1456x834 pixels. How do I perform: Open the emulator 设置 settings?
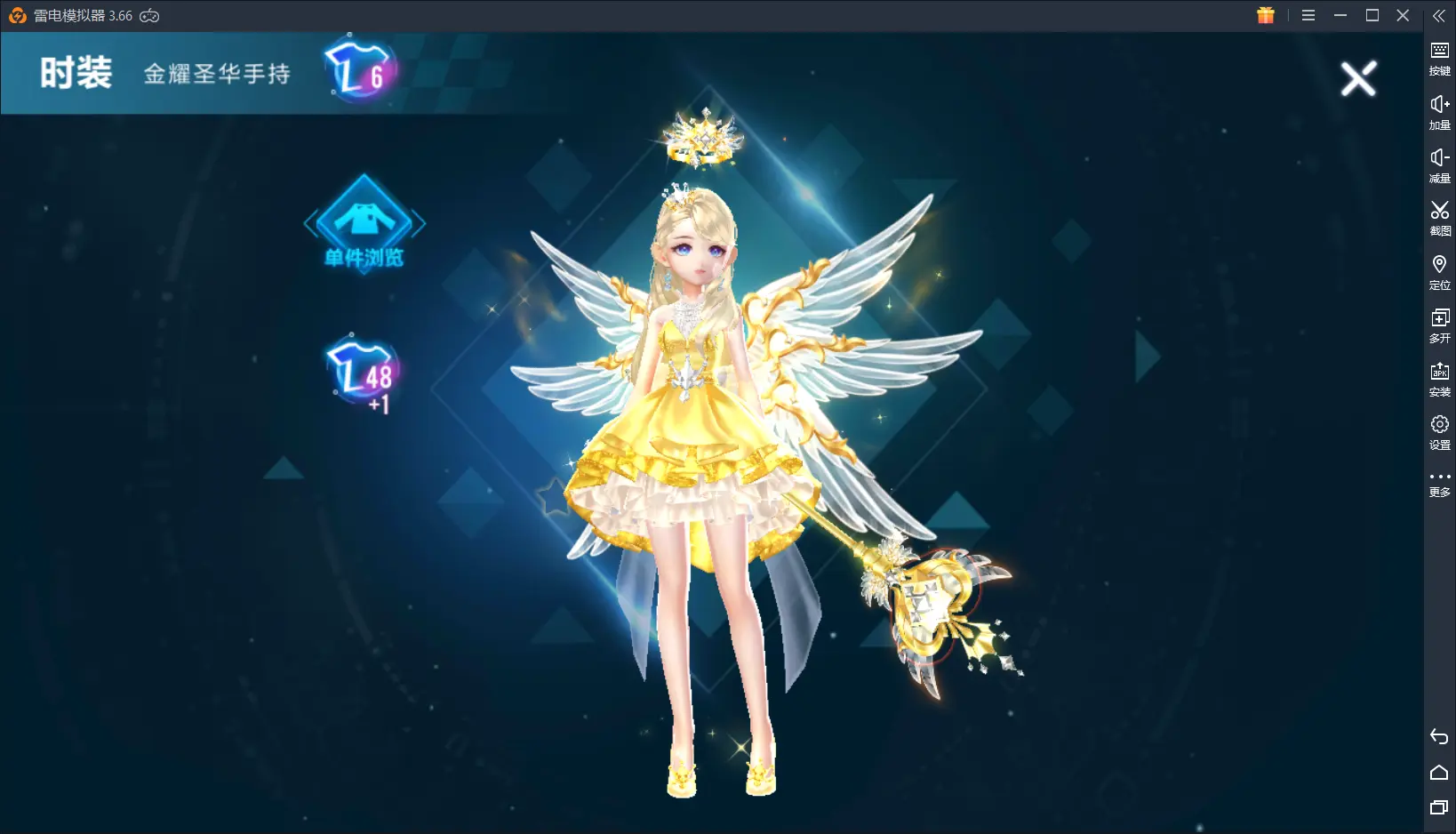pyautogui.click(x=1439, y=431)
